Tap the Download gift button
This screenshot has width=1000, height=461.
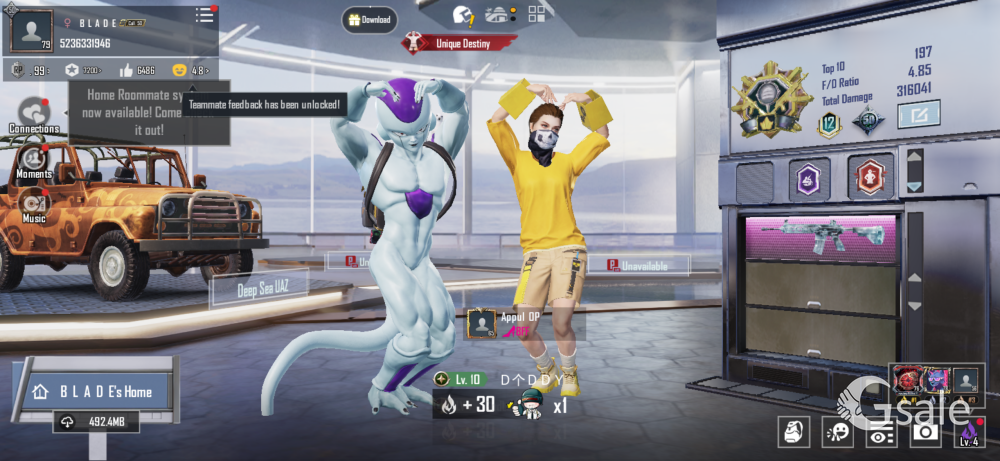[x=370, y=19]
